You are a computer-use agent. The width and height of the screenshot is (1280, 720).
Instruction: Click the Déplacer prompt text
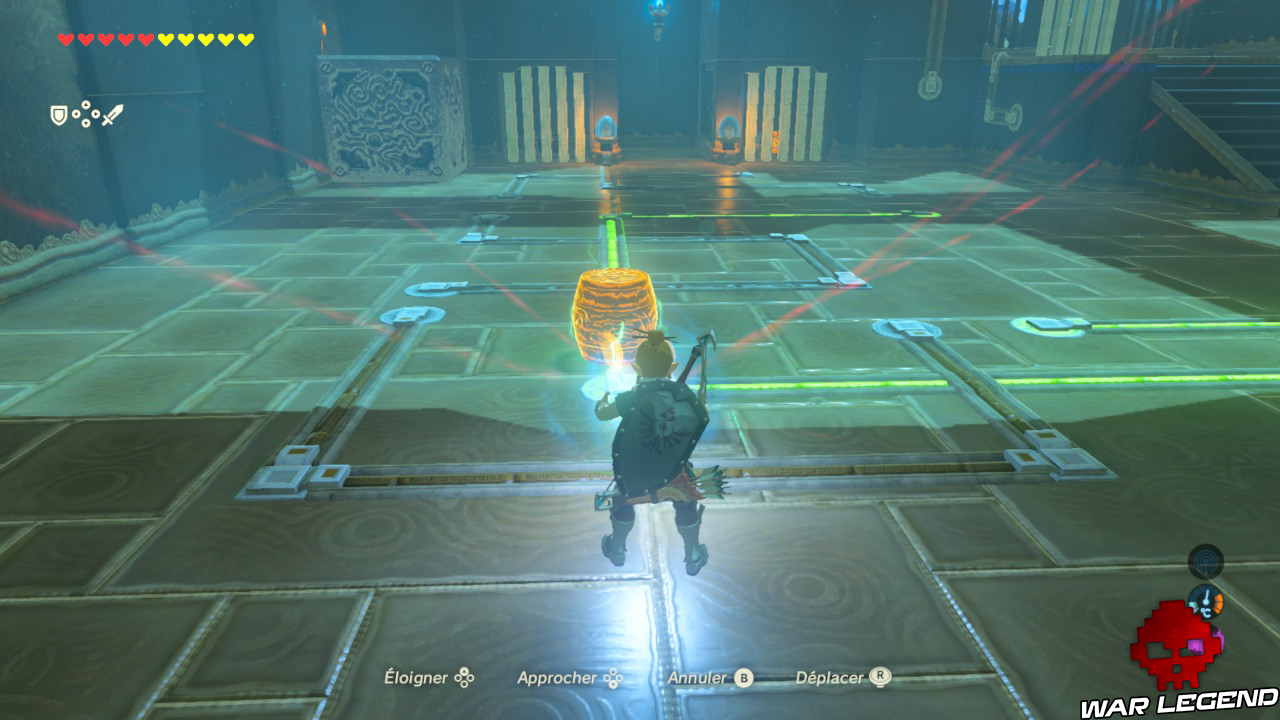pos(830,678)
